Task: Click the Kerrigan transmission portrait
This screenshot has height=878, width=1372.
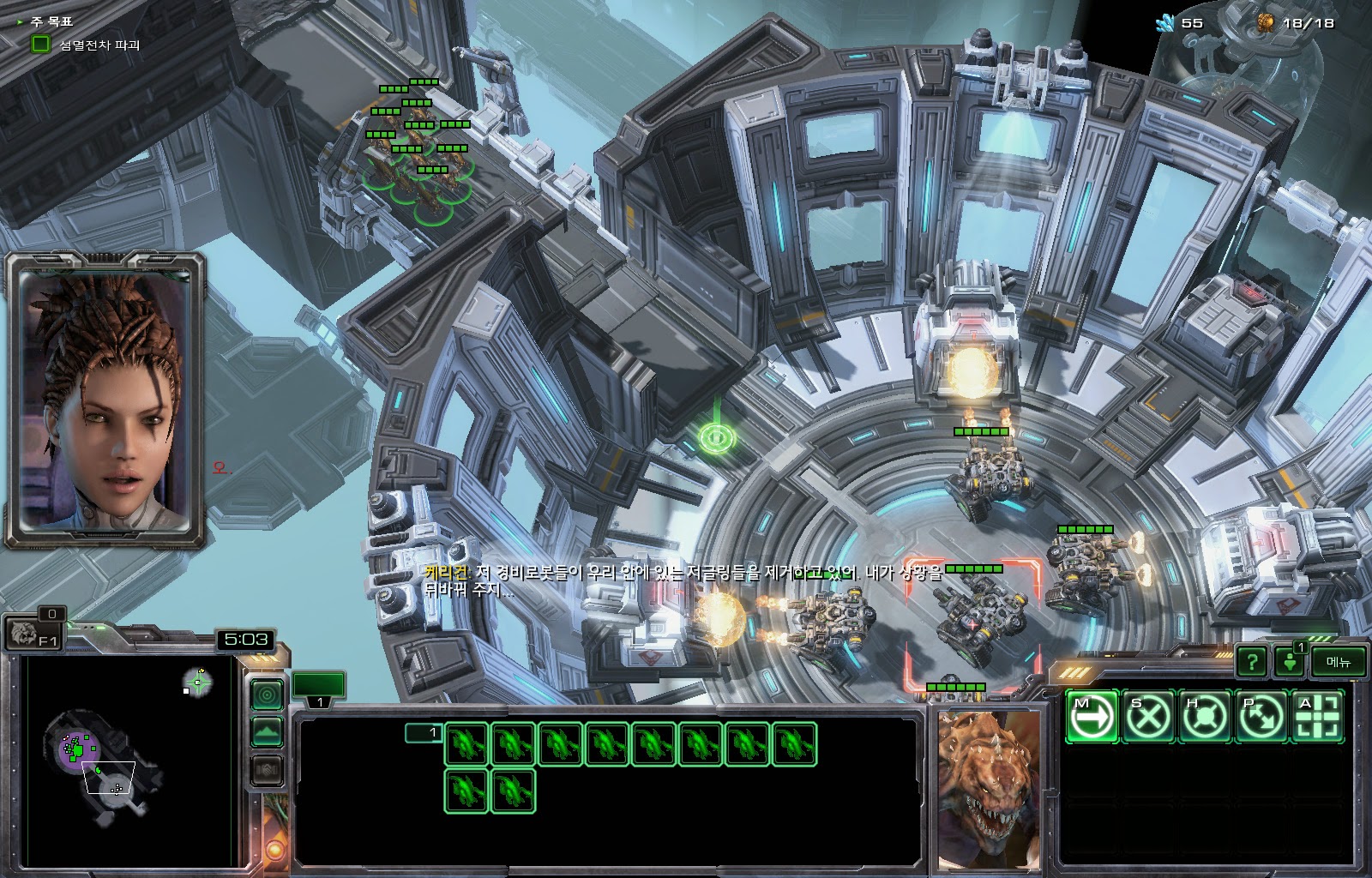Action: [106, 399]
